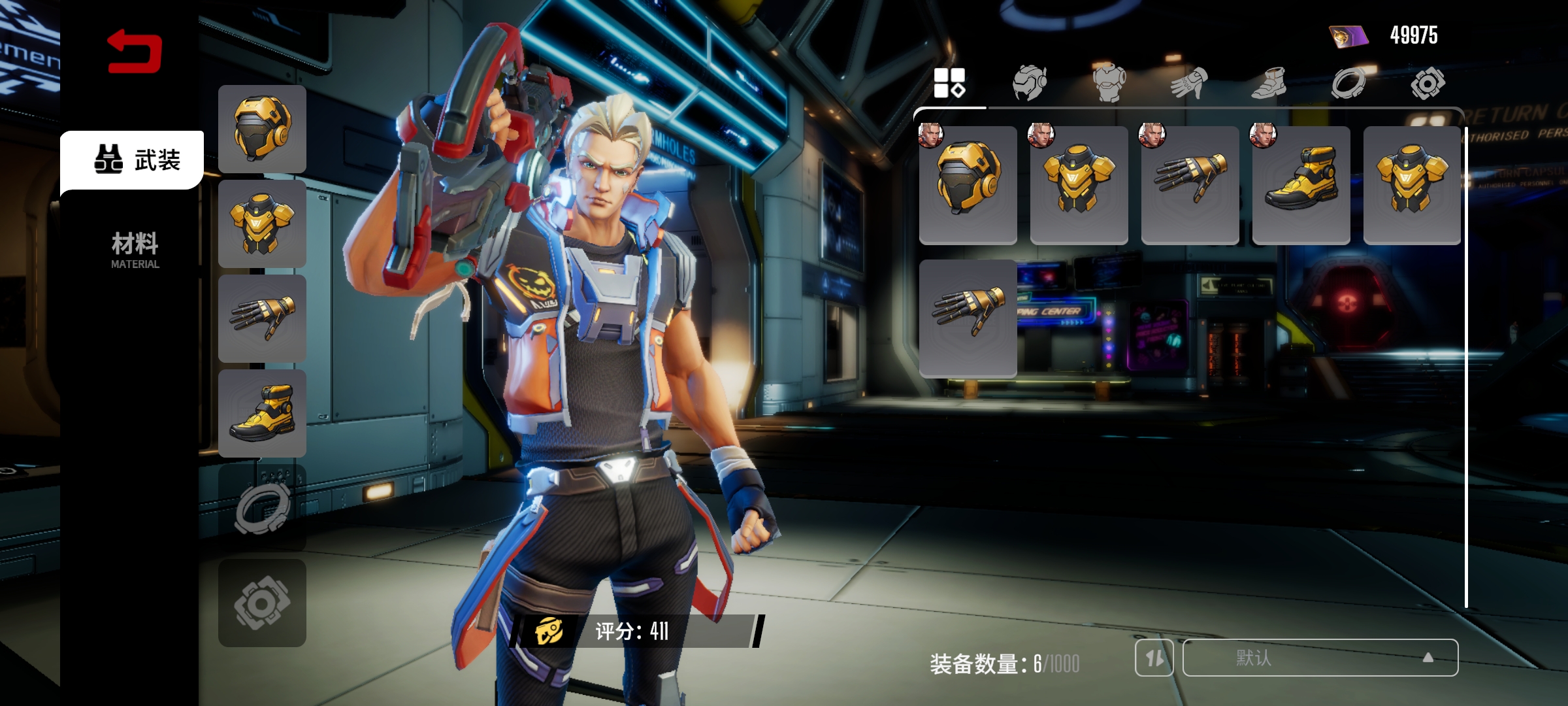The width and height of the screenshot is (1568, 706).
Task: Choose the yellow helmet in the inventory grid
Action: 968,184
